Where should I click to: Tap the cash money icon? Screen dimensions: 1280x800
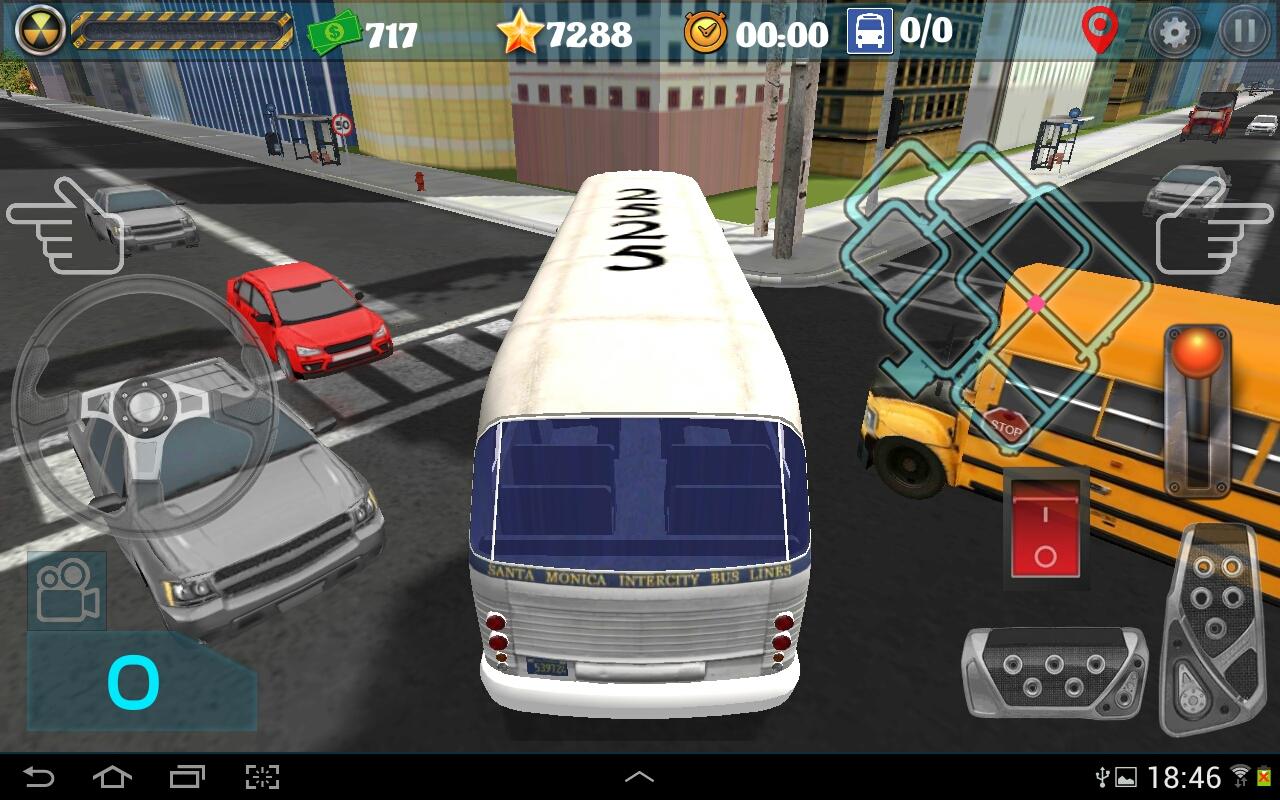point(335,33)
